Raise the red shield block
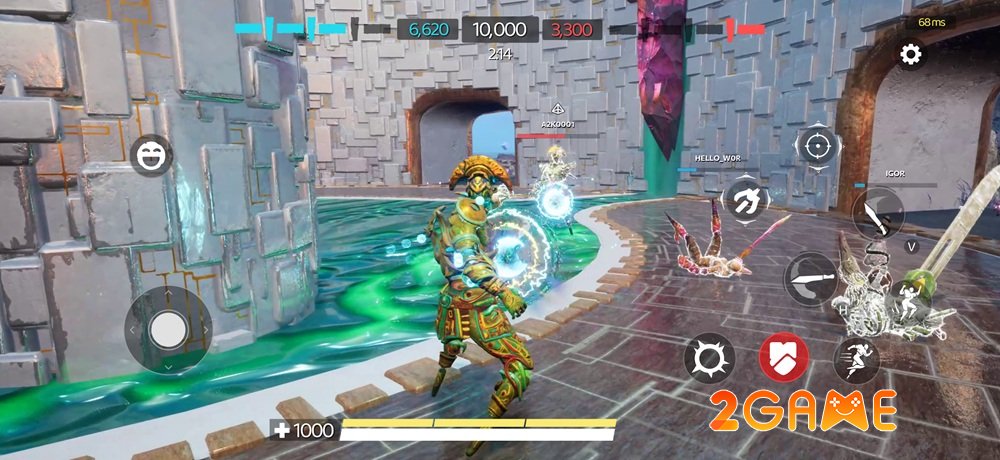The width and height of the screenshot is (1000, 460). tap(784, 358)
